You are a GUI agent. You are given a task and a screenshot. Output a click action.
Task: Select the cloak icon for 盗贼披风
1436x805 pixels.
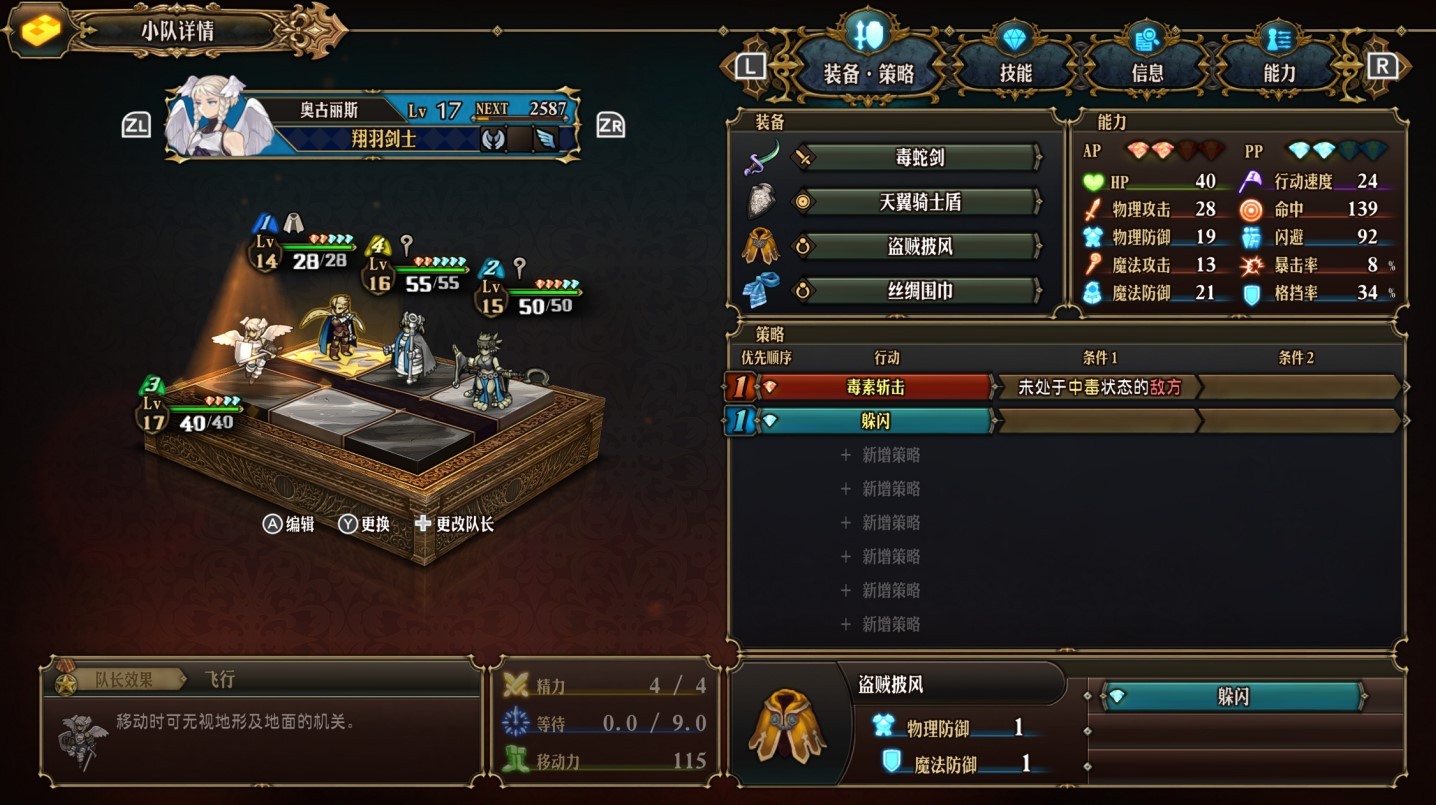[762, 247]
